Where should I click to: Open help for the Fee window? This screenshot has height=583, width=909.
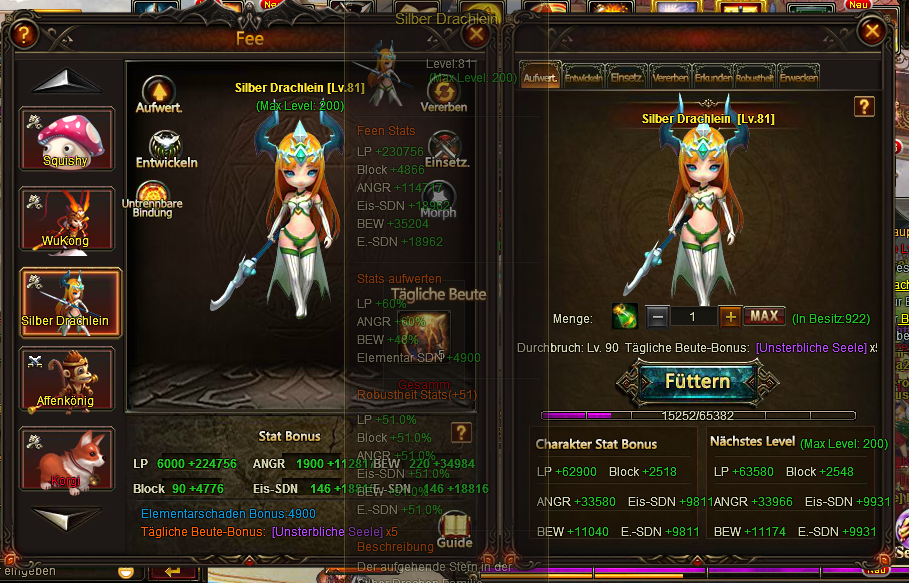click(25, 36)
